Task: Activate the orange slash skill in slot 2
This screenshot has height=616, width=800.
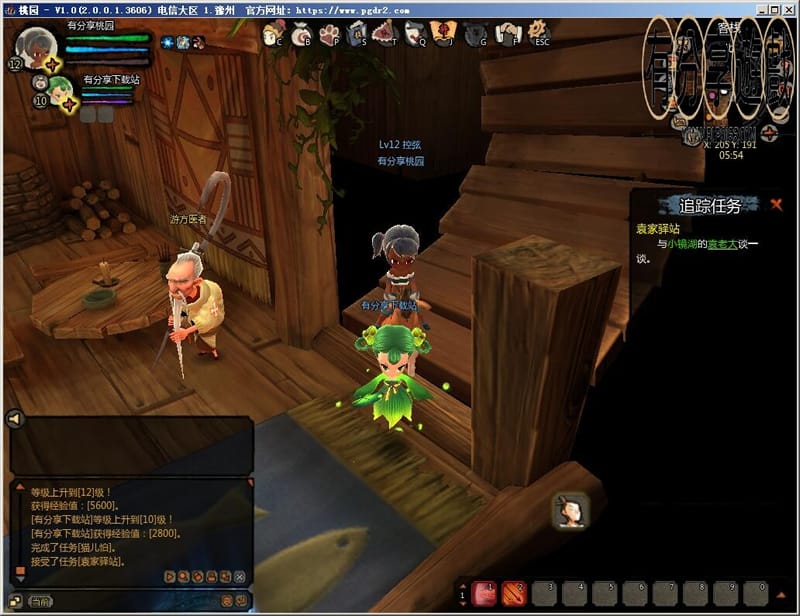Action: [x=514, y=592]
